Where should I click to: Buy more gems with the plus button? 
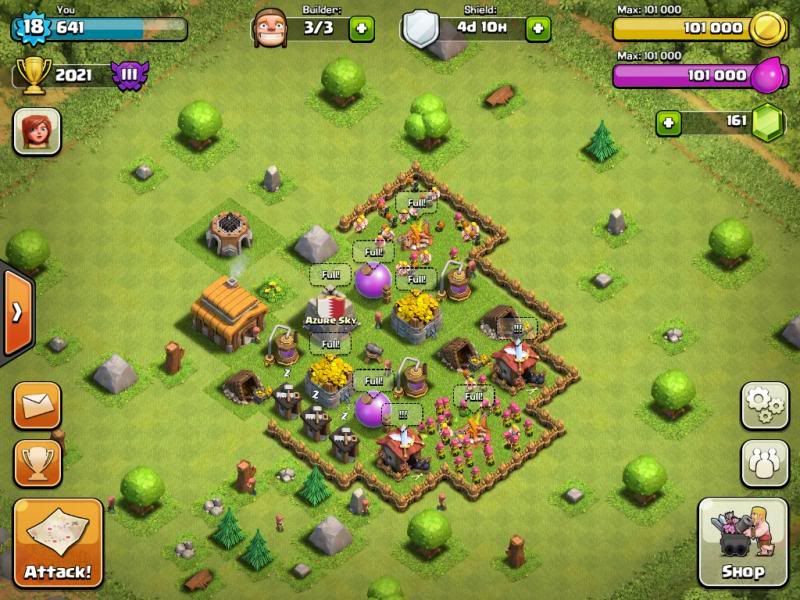click(669, 123)
